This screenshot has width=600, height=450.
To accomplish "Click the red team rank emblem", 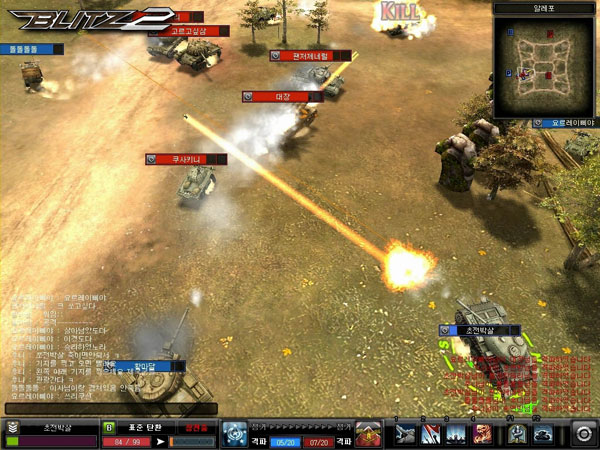I will 368,433.
